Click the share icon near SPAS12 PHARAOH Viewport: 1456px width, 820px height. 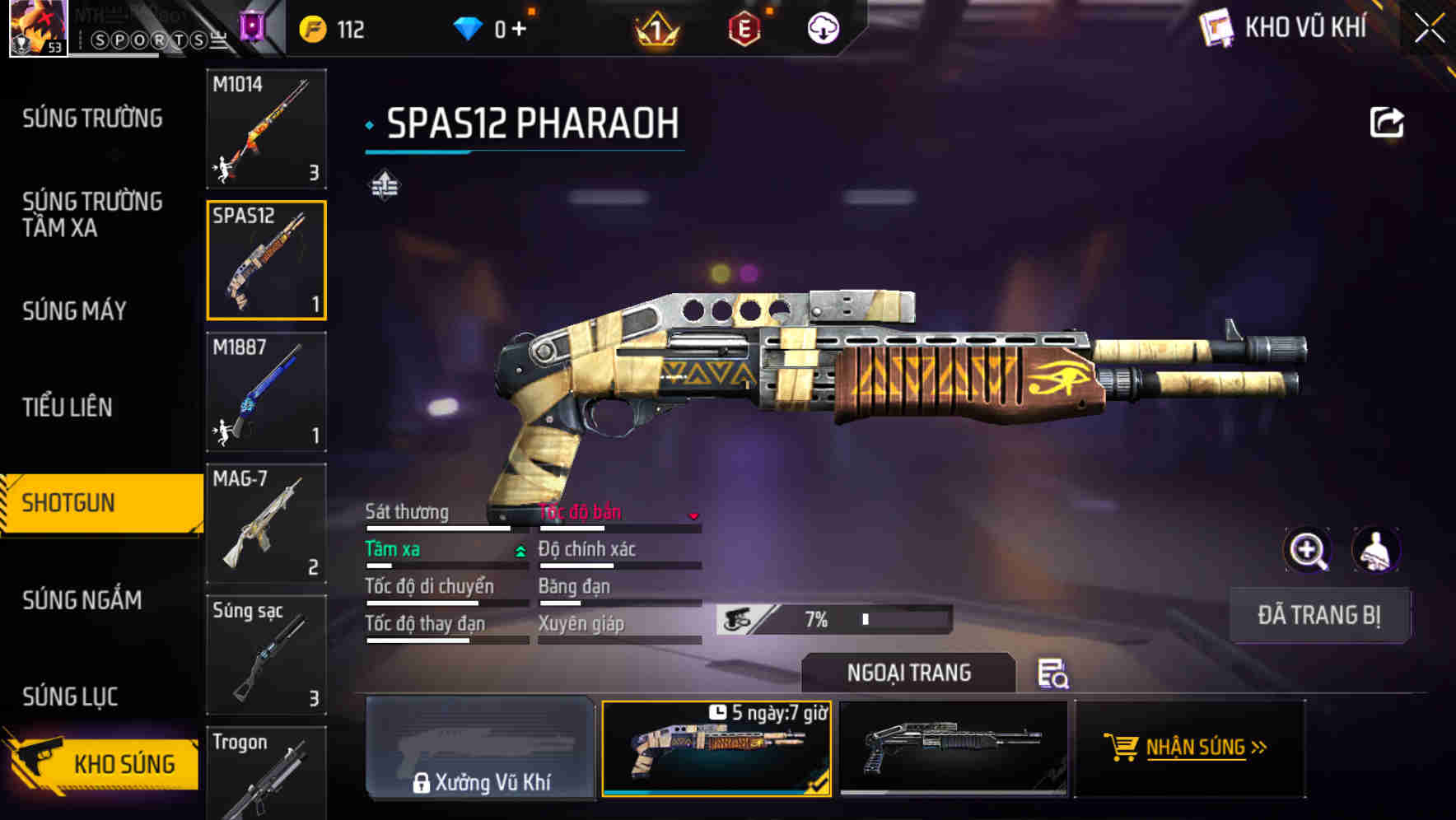[x=1387, y=122]
